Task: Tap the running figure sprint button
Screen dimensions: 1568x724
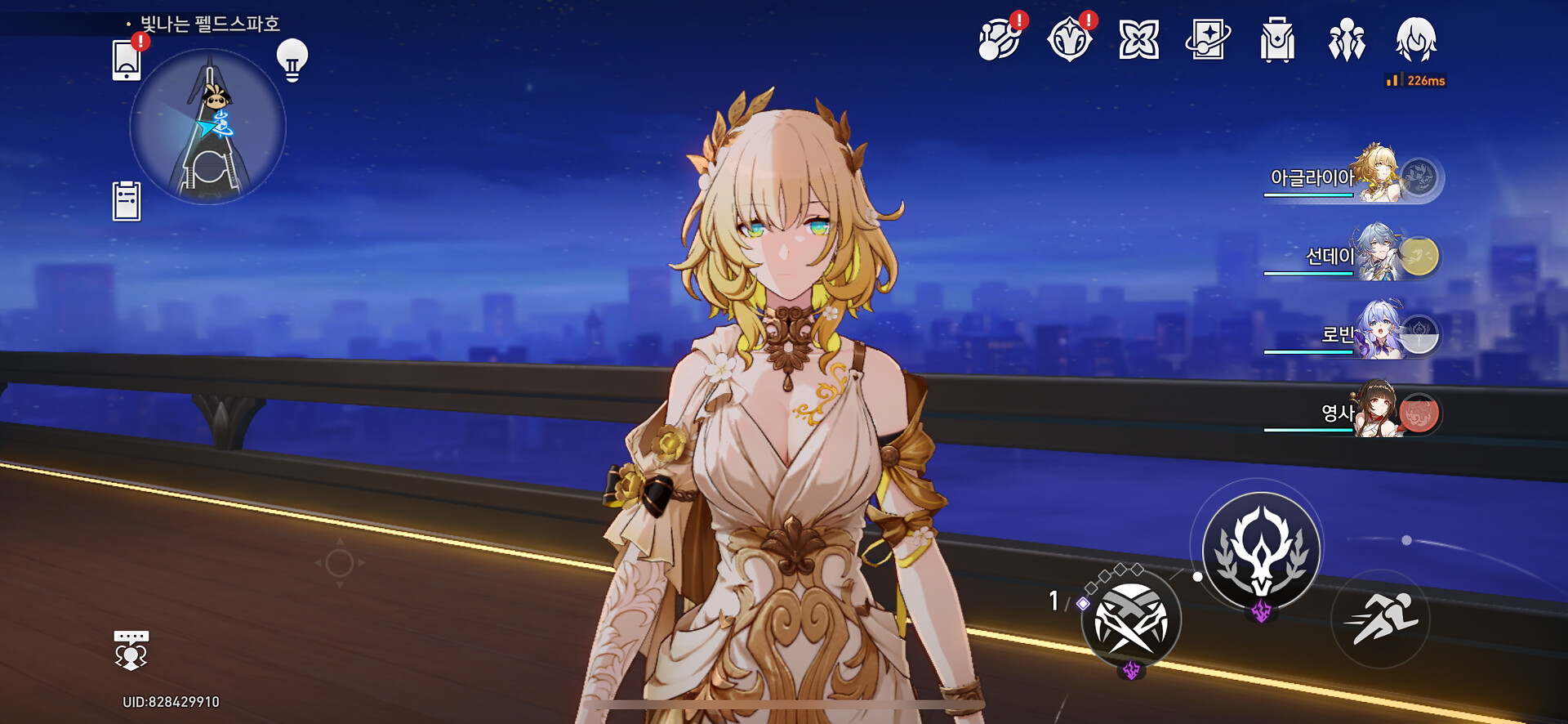Action: [1381, 619]
